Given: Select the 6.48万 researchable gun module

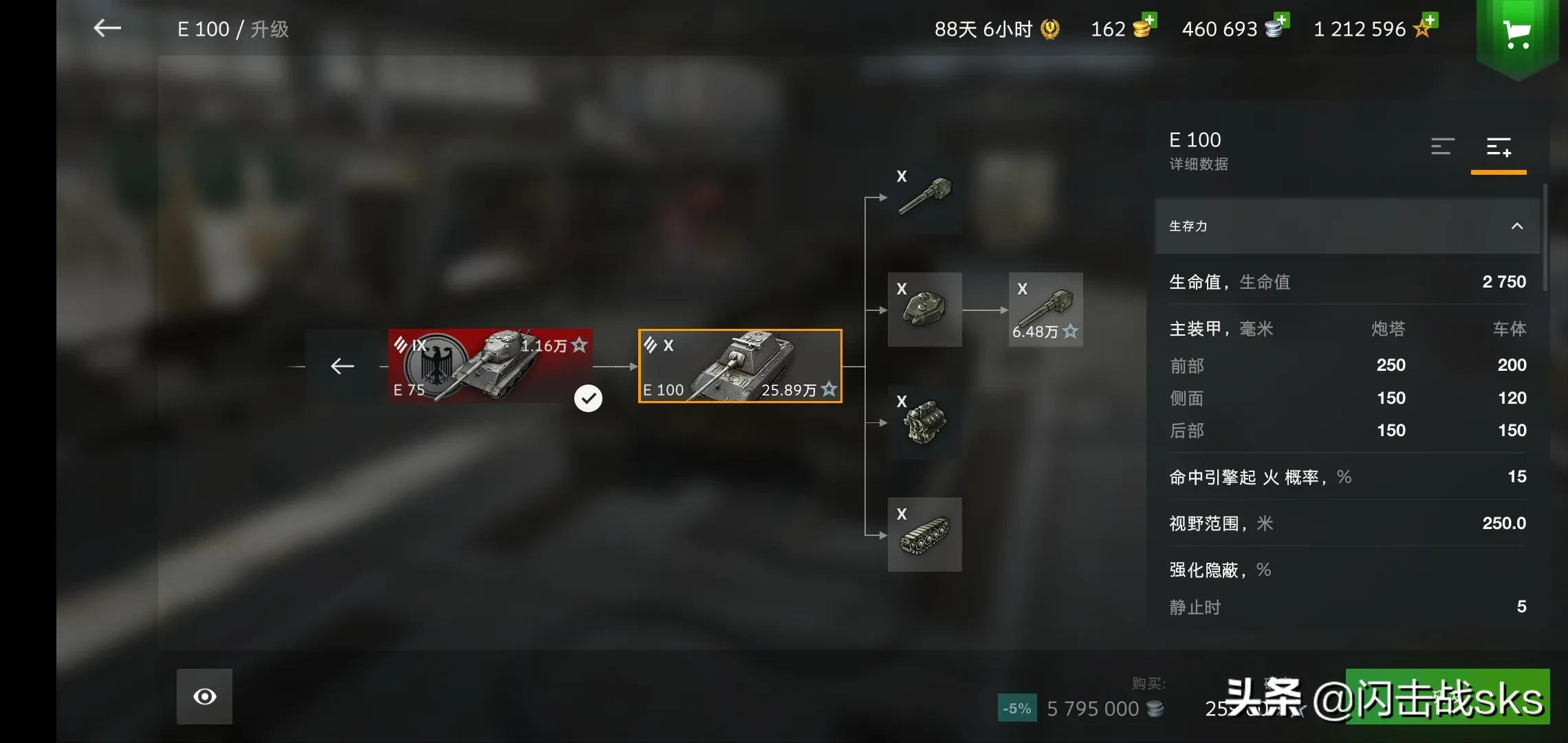Looking at the screenshot, I should (x=1045, y=310).
